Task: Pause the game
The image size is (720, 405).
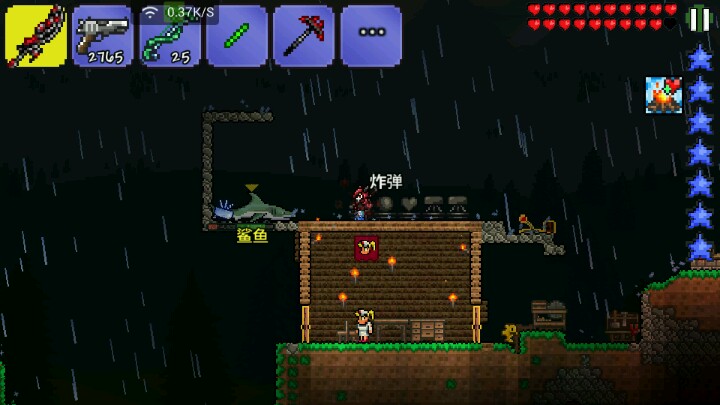Action: coord(700,19)
